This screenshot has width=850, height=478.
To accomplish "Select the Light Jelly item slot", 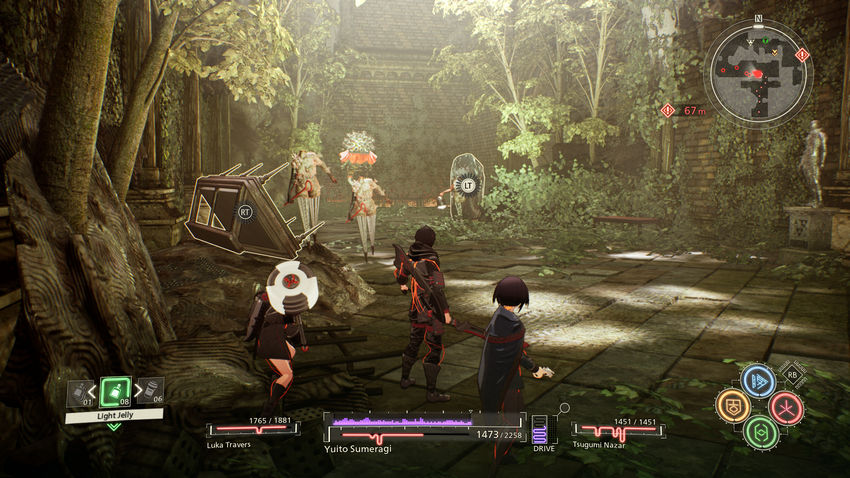I will pyautogui.click(x=115, y=390).
